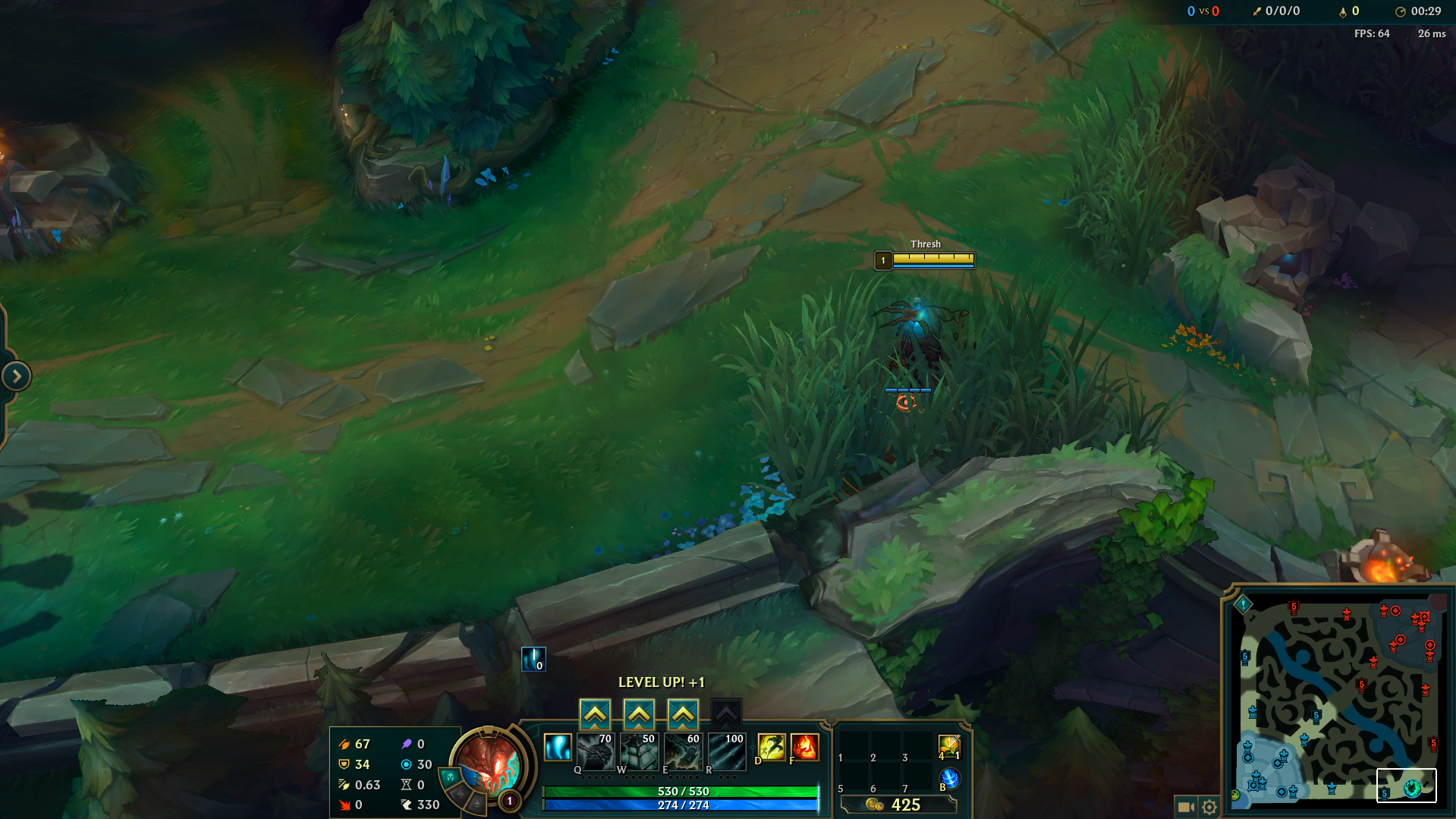Upgrade Q with its gold level-up arrow
Image resolution: width=1456 pixels, height=819 pixels.
pos(596,713)
